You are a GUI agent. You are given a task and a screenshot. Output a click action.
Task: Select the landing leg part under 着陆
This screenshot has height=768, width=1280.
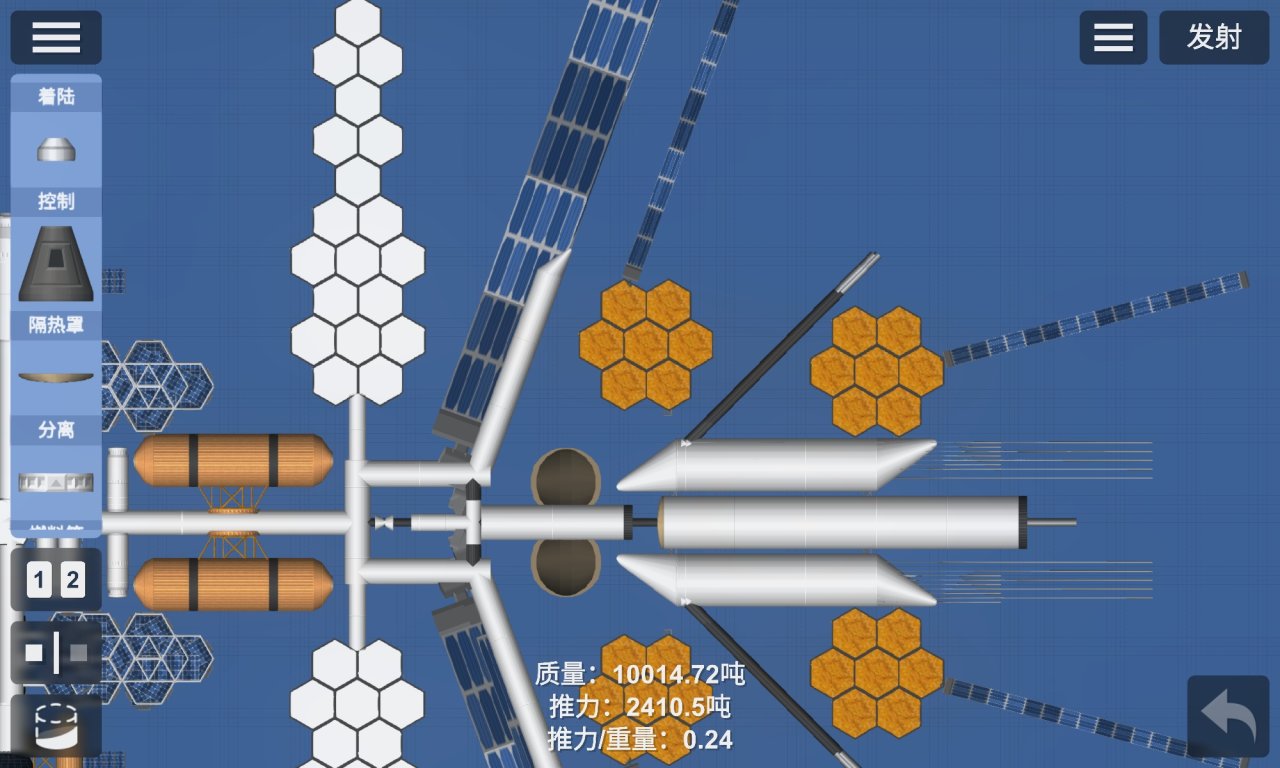[55, 148]
